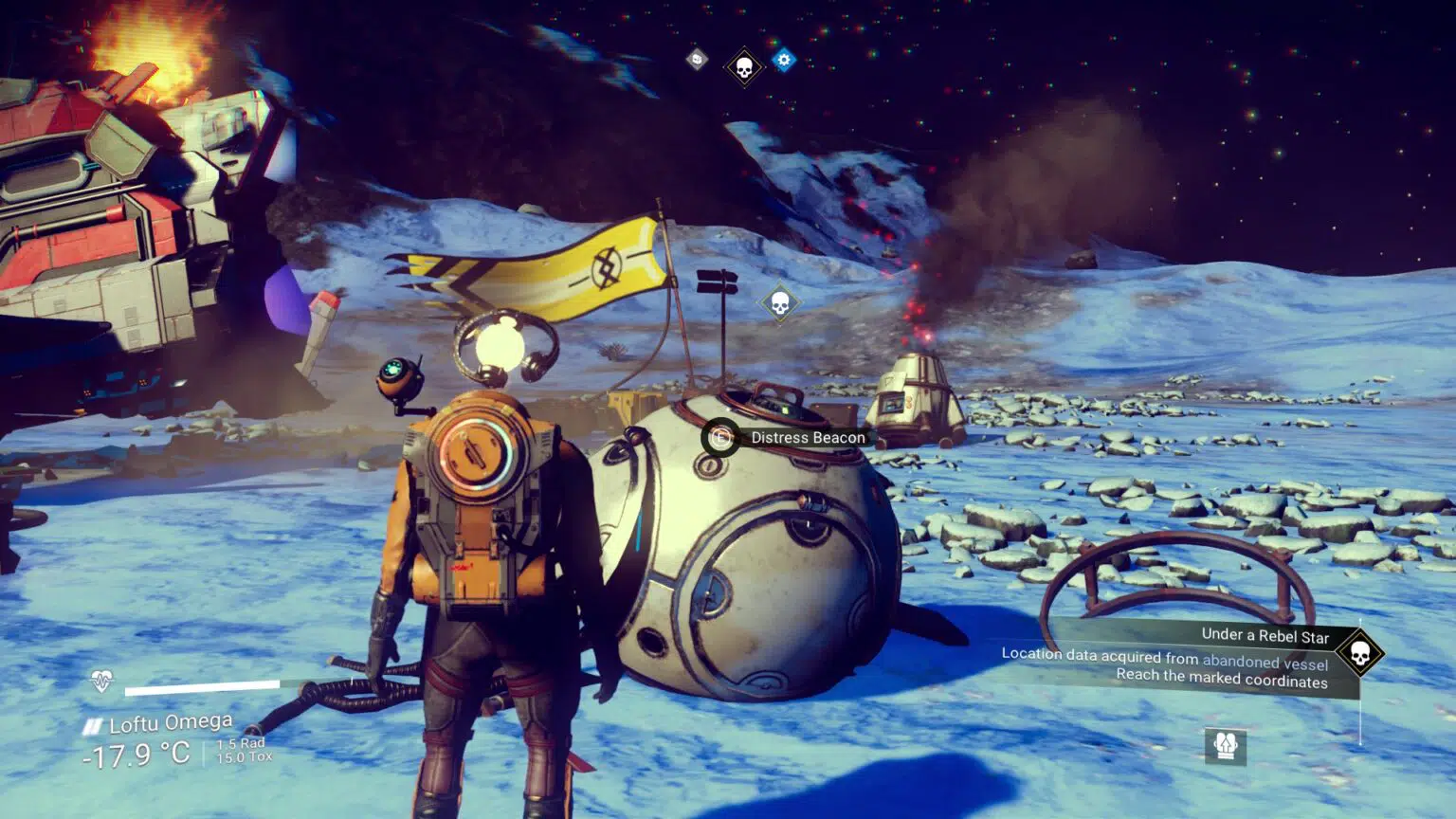Select the skull waypoint diamond beside the yellow flag
1456x819 pixels.
[x=780, y=303]
